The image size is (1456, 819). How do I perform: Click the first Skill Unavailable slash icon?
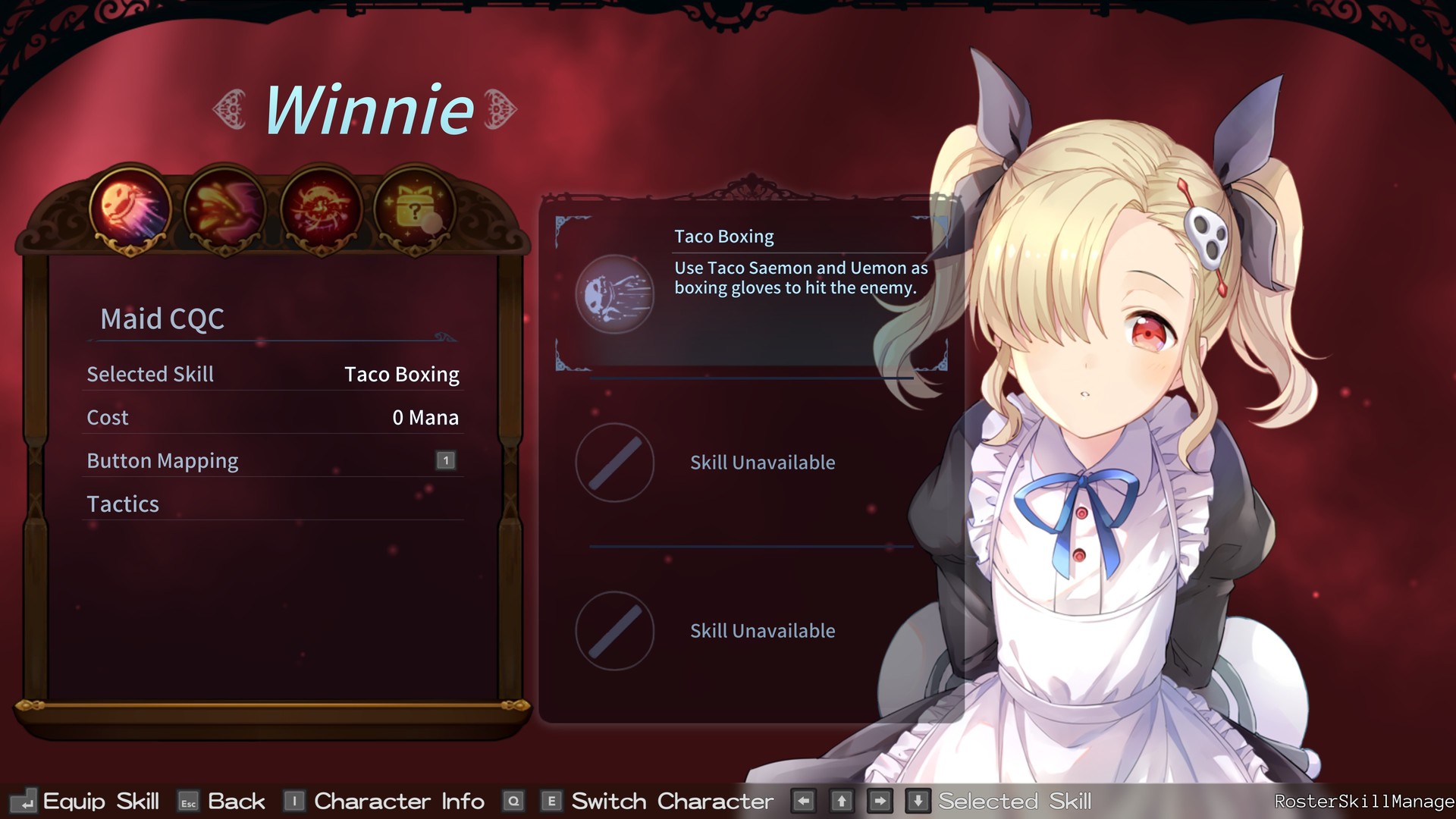coord(614,463)
